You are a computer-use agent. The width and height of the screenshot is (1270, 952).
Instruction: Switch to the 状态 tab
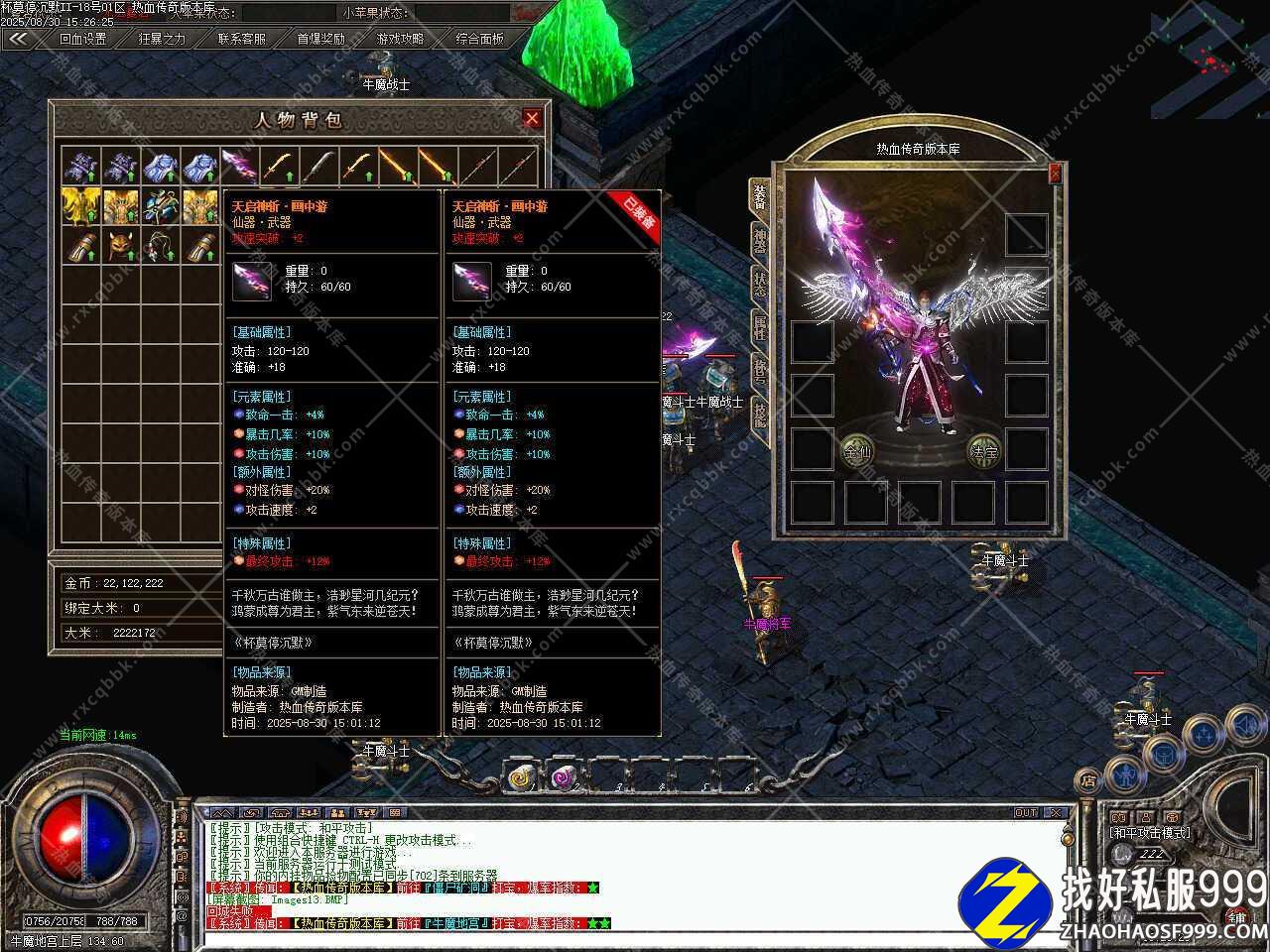[759, 285]
